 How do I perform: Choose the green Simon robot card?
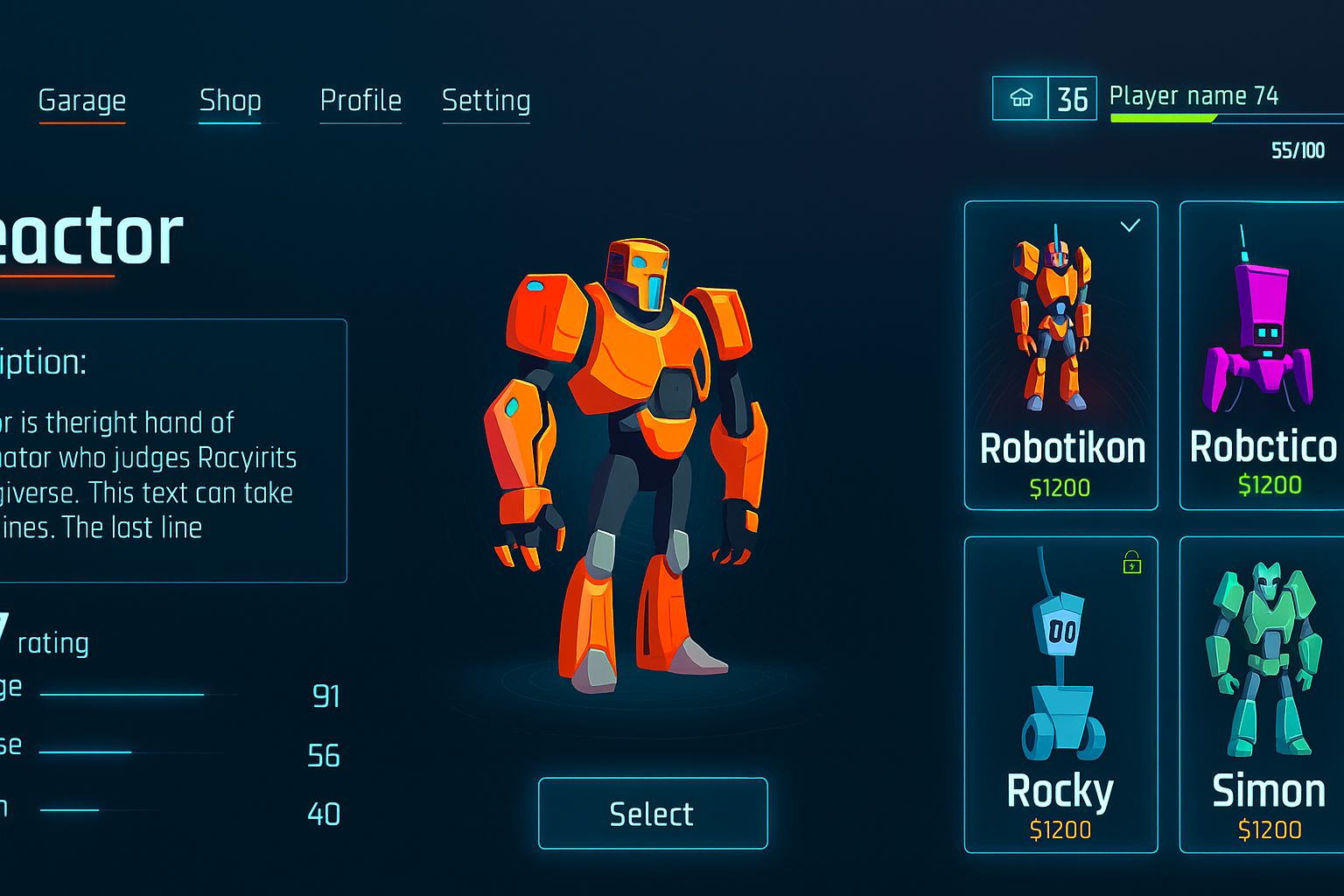click(1262, 694)
